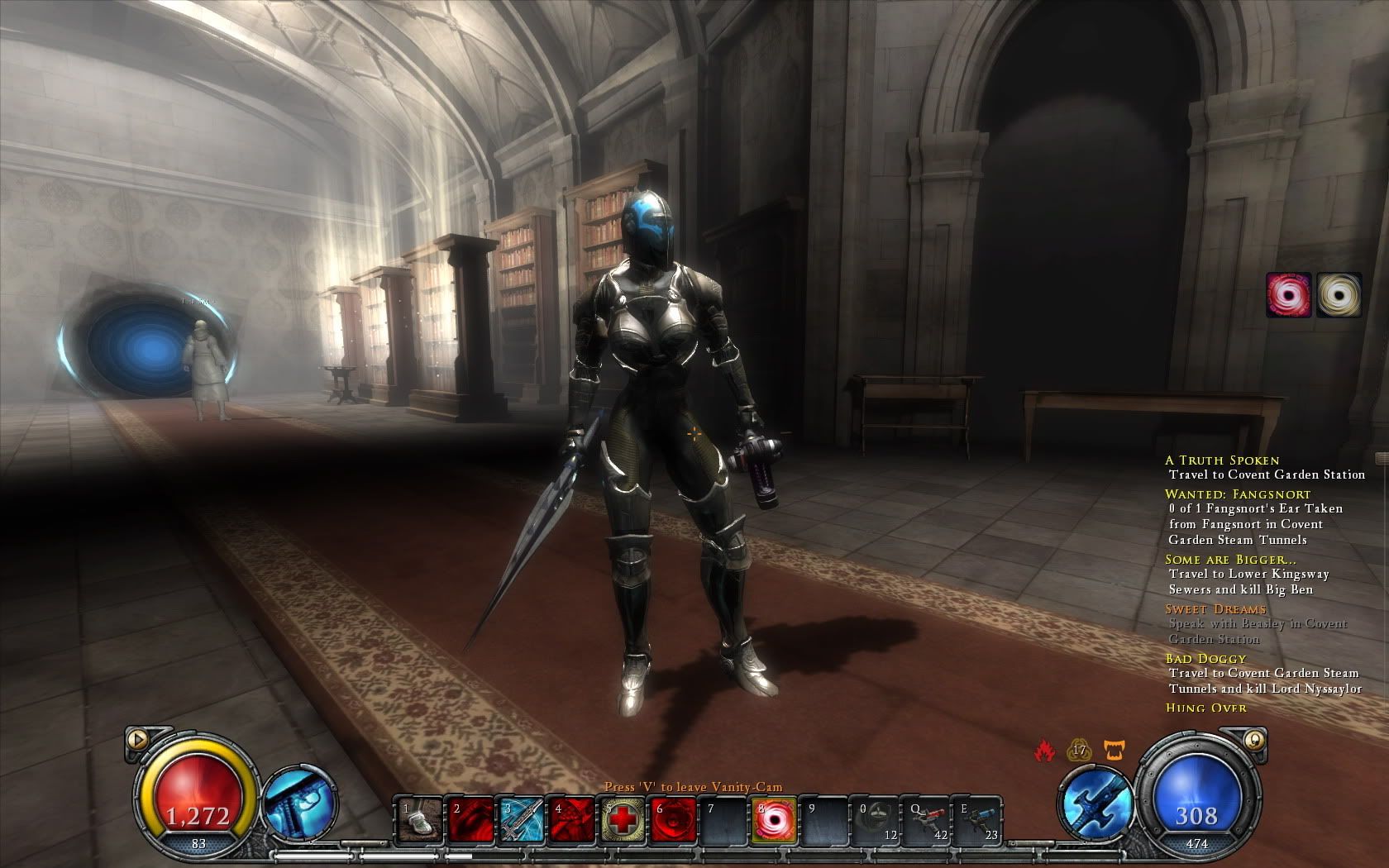Open the A Truth Spoken quest entry
Viewport: 1389px width, 868px height.
[1221, 460]
